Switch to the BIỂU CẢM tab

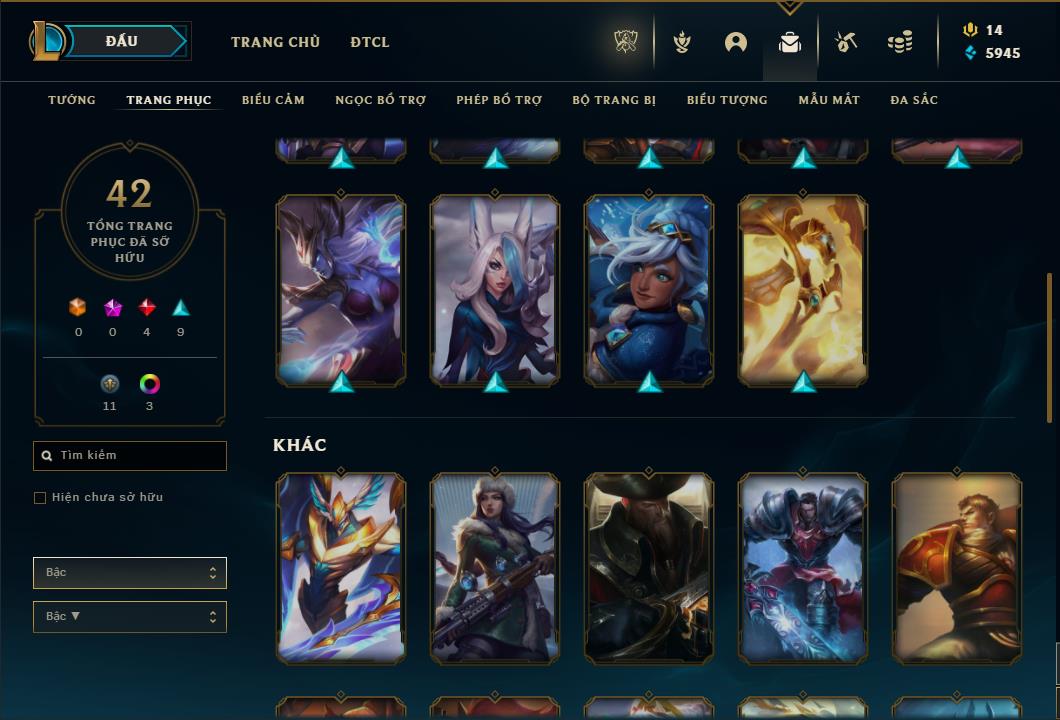(273, 100)
